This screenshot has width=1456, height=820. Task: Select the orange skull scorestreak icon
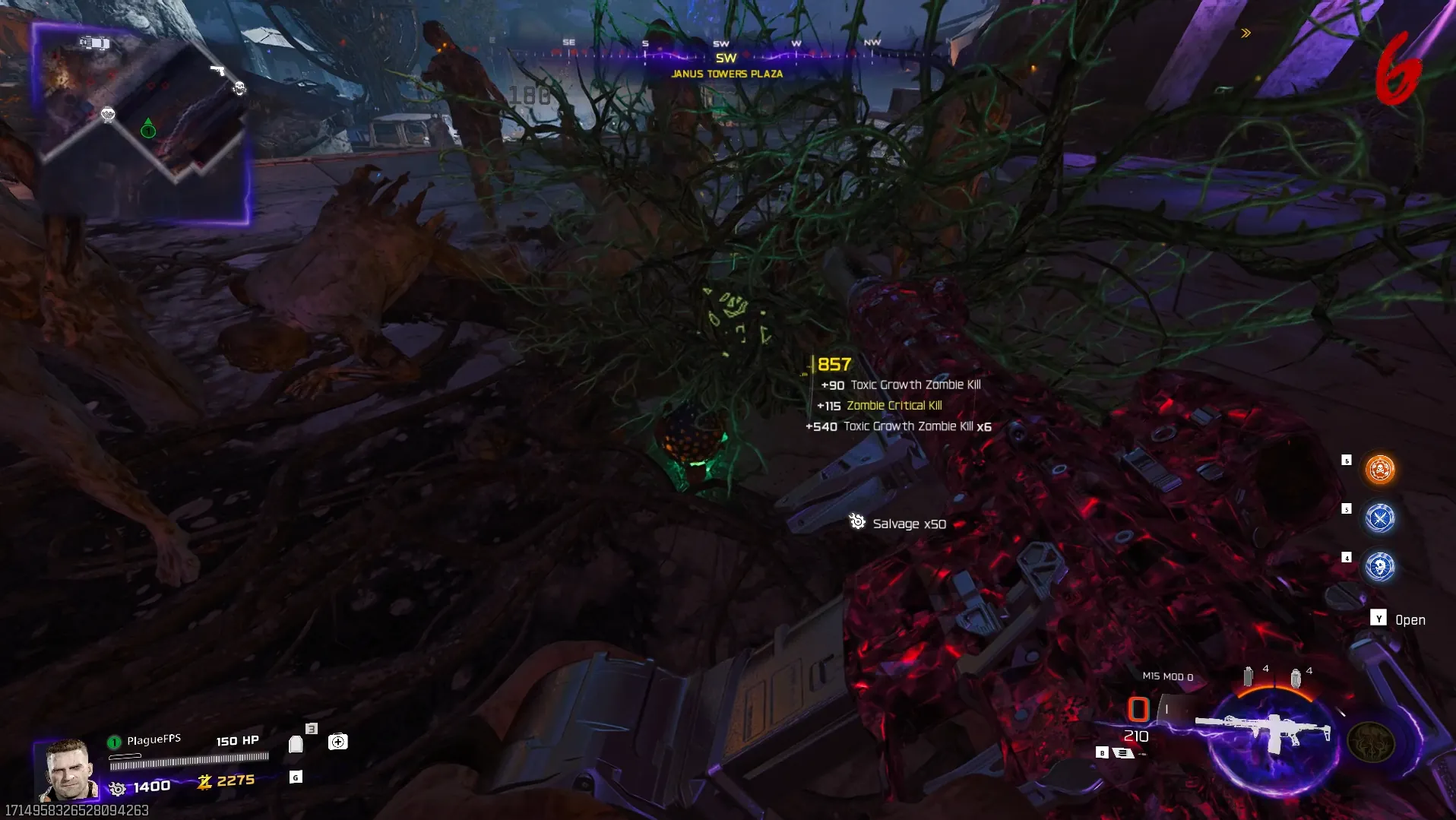(x=1379, y=470)
